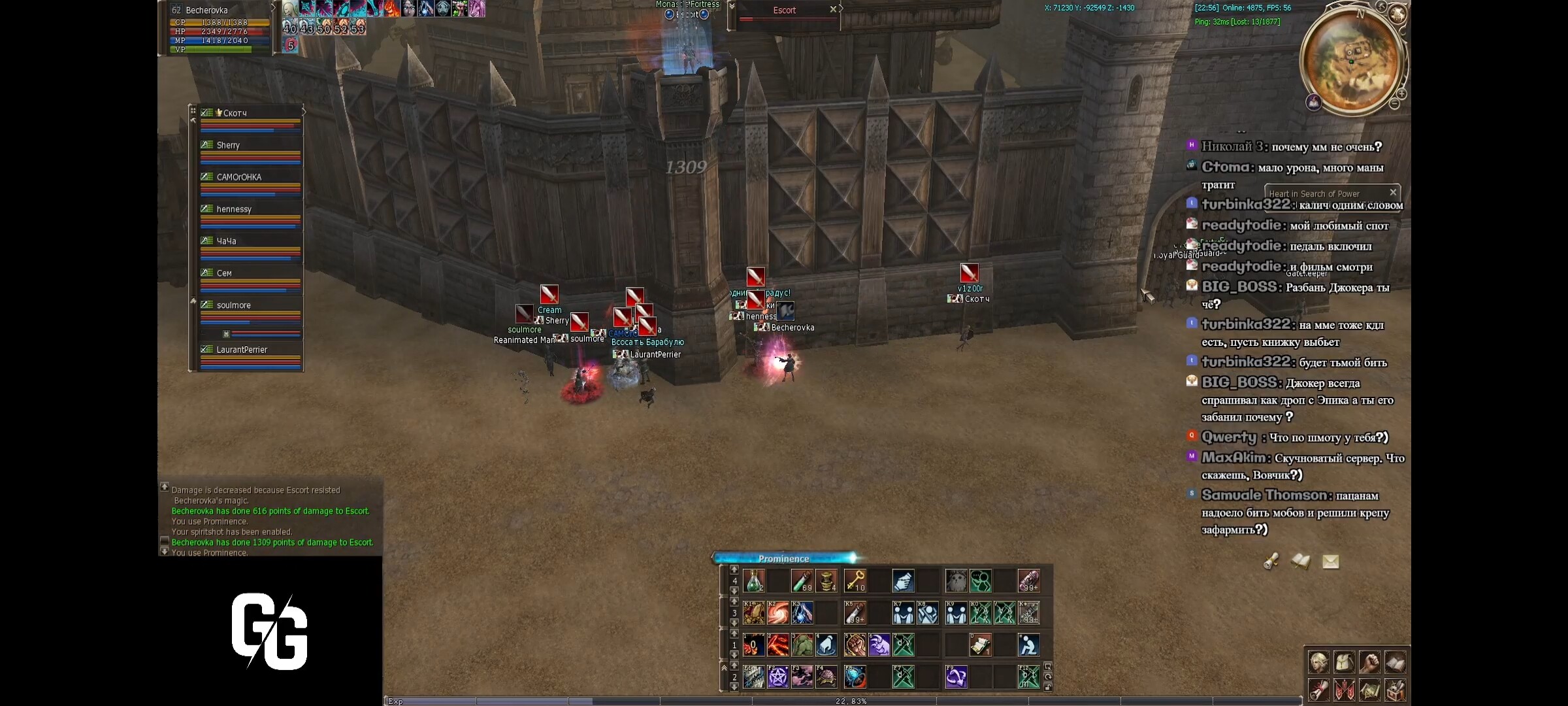Open the fist actions menu icon
Image resolution: width=1568 pixels, height=706 pixels.
(1369, 662)
